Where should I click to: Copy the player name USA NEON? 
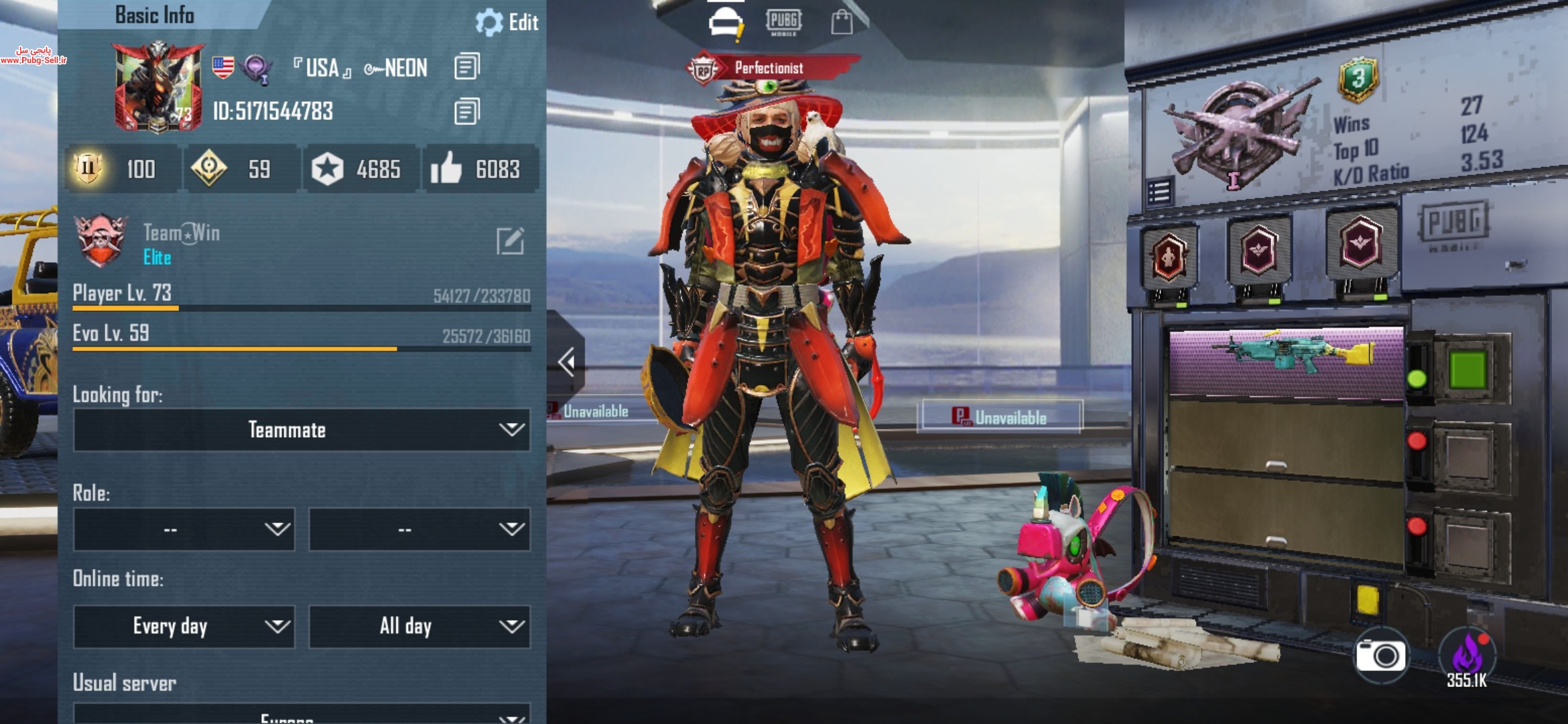[466, 67]
